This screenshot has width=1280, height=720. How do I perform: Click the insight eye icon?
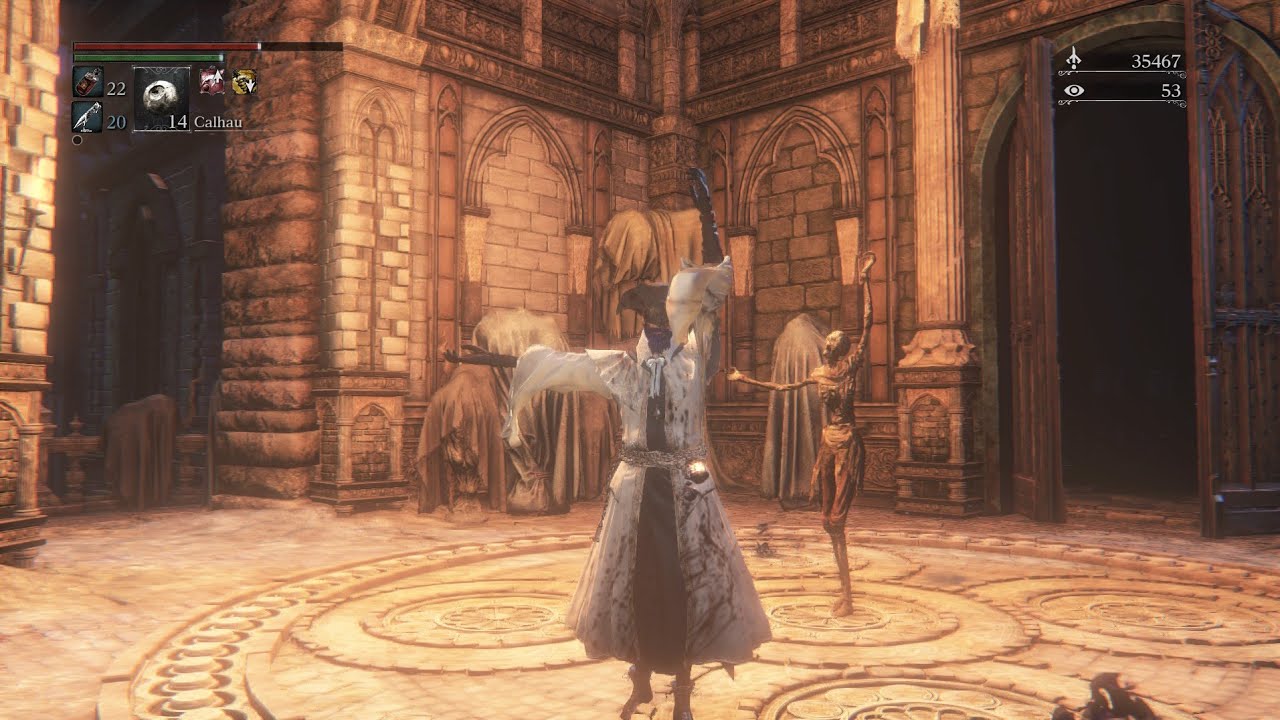click(x=1074, y=91)
